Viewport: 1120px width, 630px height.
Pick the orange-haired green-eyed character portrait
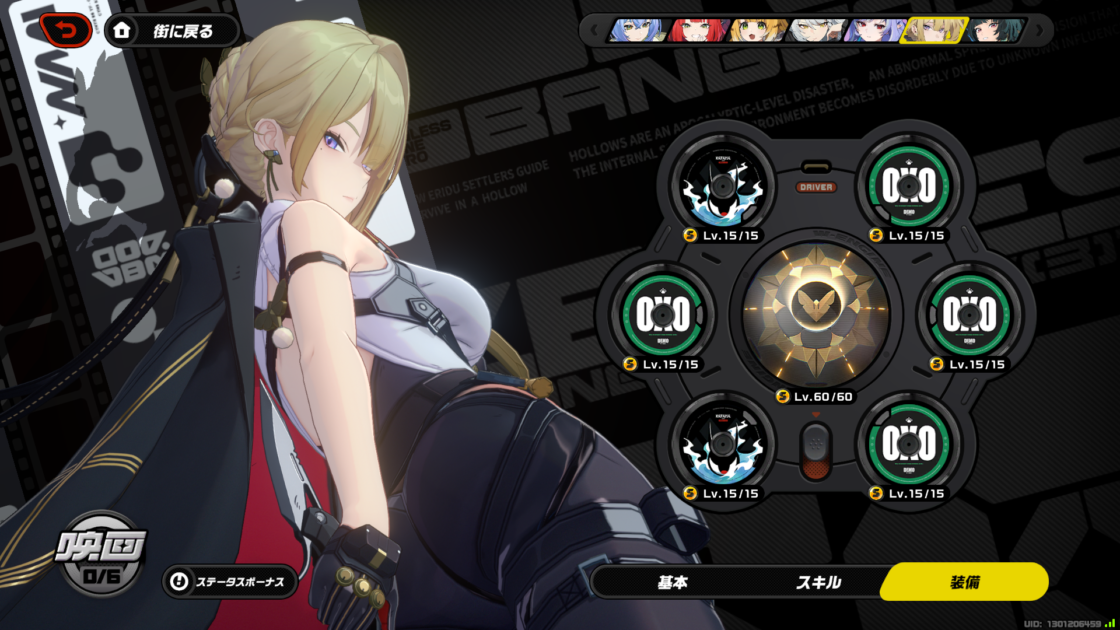[756, 30]
